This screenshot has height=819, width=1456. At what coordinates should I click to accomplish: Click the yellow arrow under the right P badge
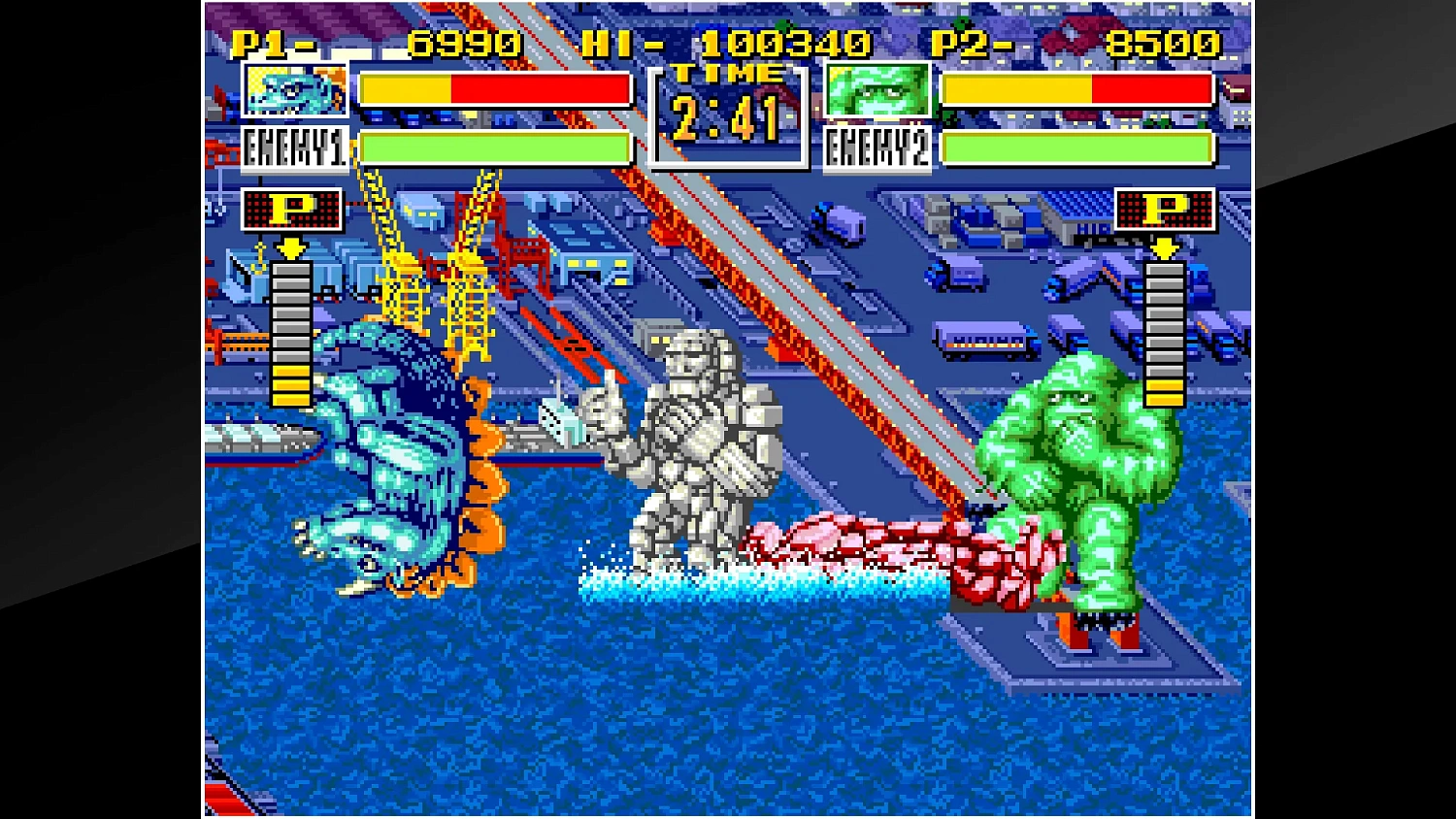click(x=1163, y=249)
